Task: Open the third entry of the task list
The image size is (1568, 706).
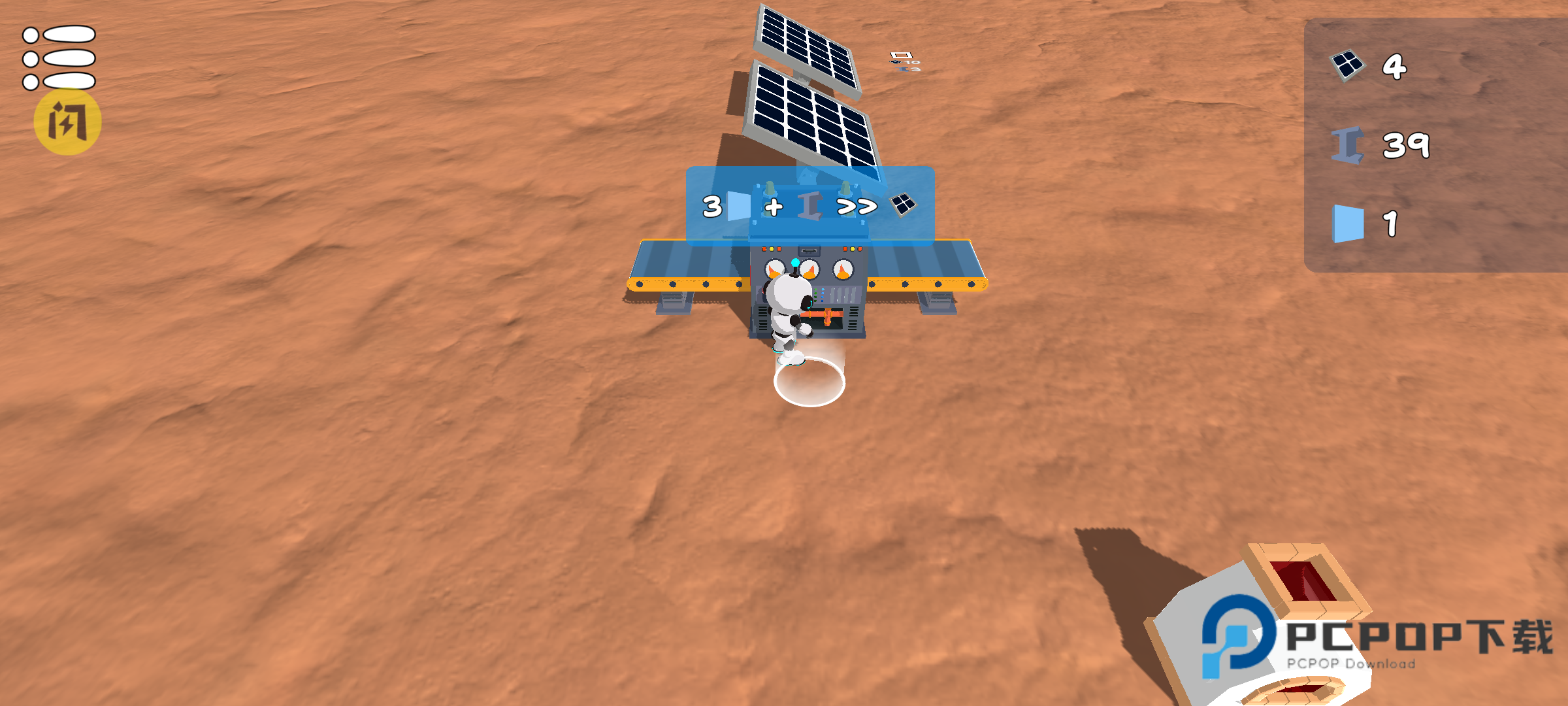Action: [59, 82]
